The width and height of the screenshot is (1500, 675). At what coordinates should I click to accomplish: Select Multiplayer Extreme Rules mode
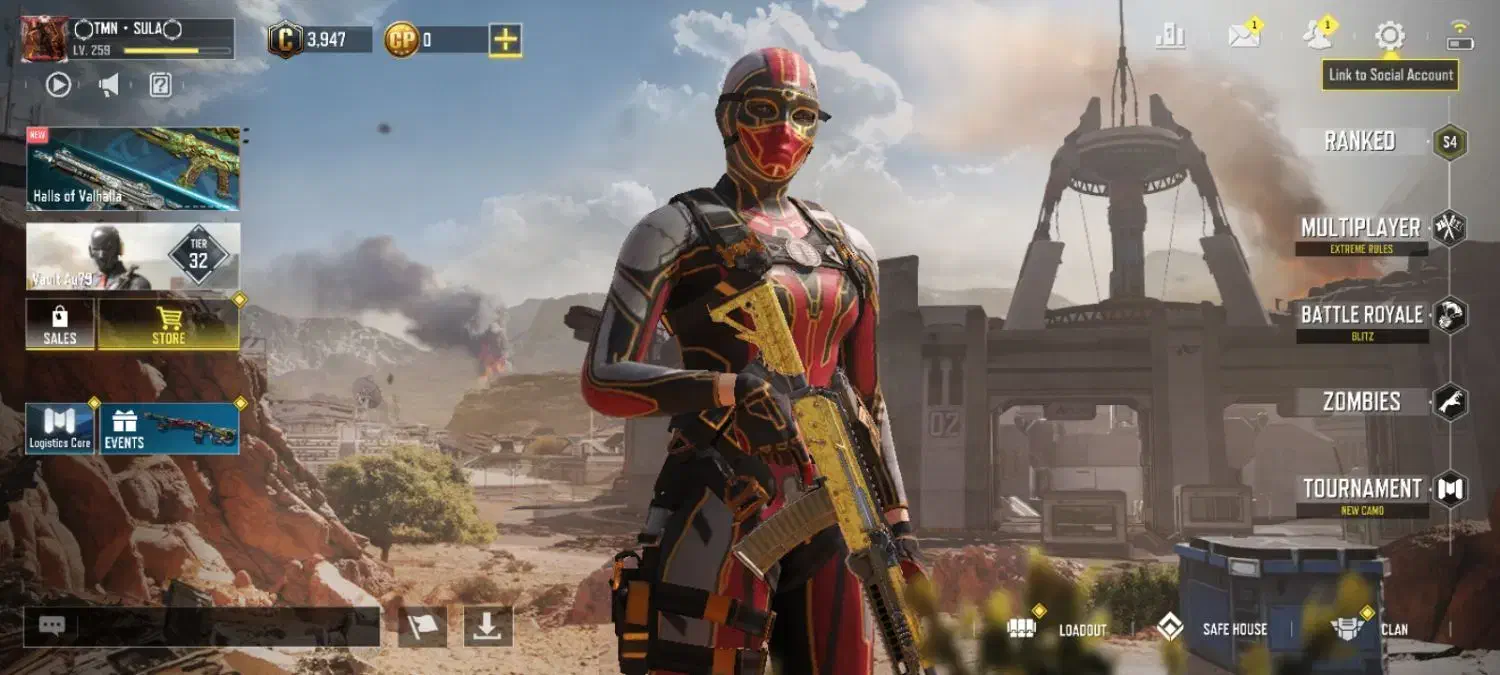[1361, 229]
